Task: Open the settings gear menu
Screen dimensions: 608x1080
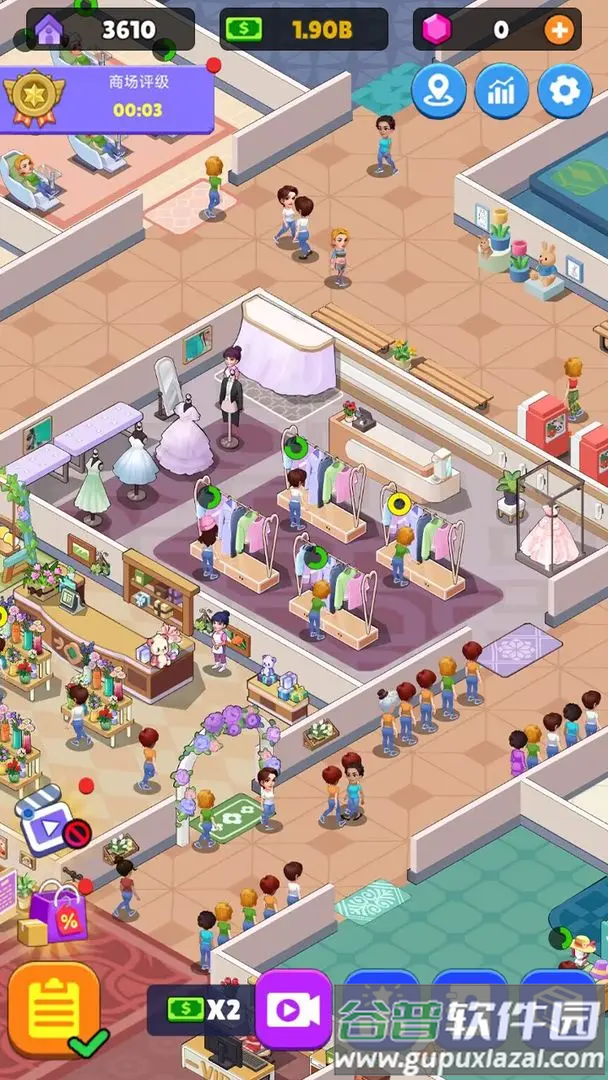Action: [x=565, y=92]
